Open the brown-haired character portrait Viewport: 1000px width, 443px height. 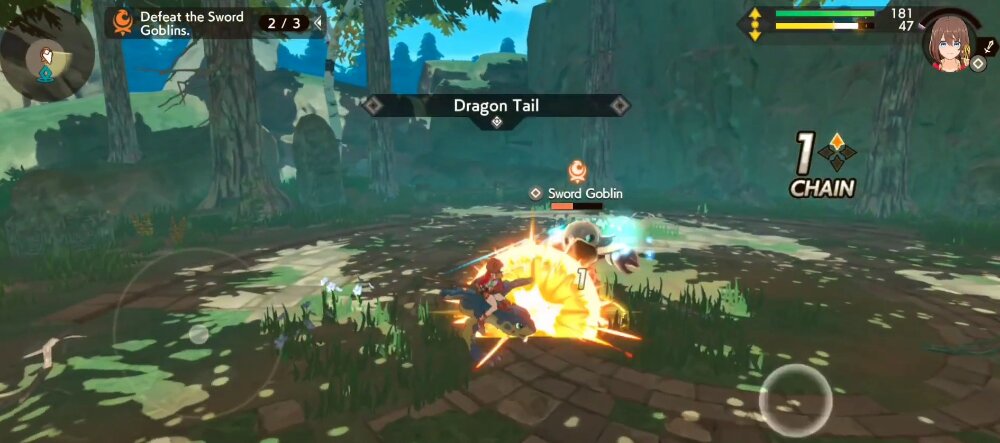pyautogui.click(x=949, y=39)
